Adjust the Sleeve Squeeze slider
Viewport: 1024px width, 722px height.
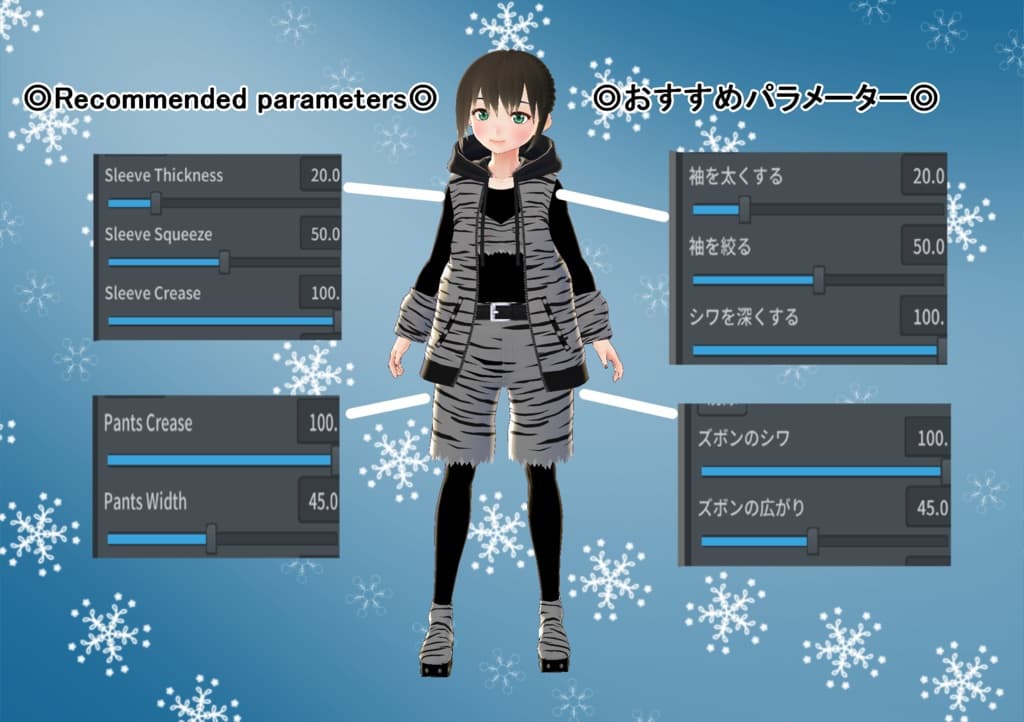pos(224,262)
